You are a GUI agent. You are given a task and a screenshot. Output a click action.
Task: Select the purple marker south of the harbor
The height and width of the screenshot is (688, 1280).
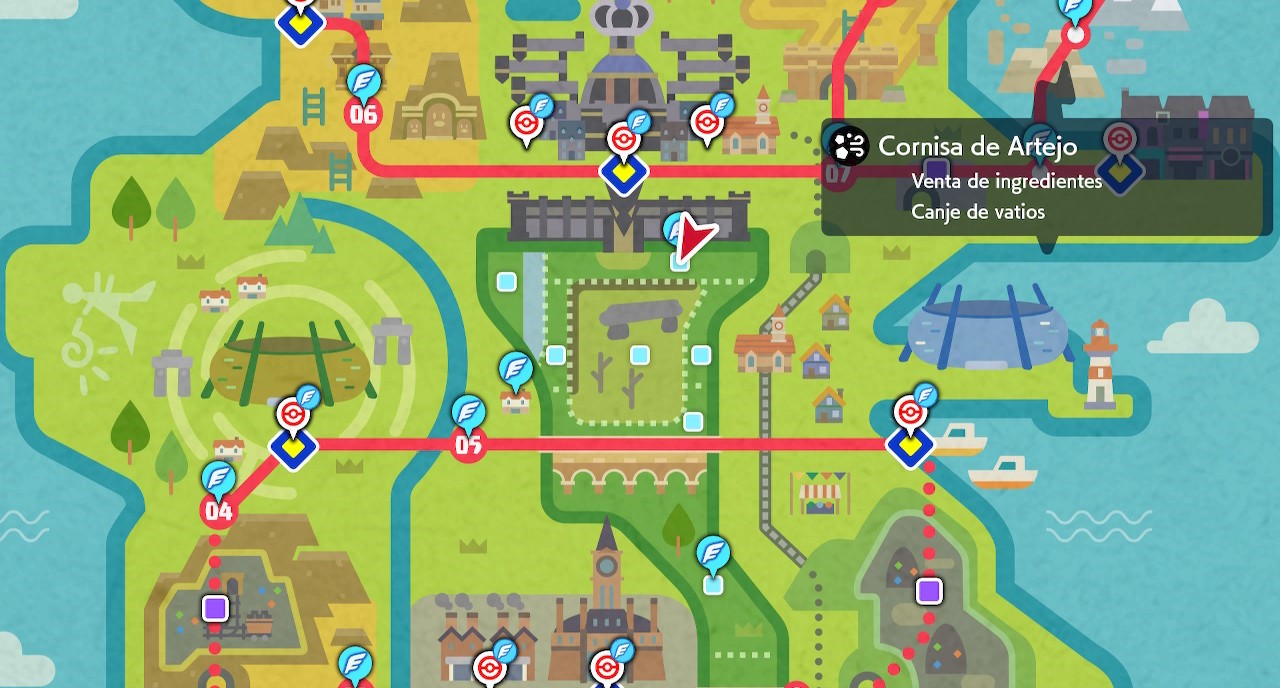[930, 591]
